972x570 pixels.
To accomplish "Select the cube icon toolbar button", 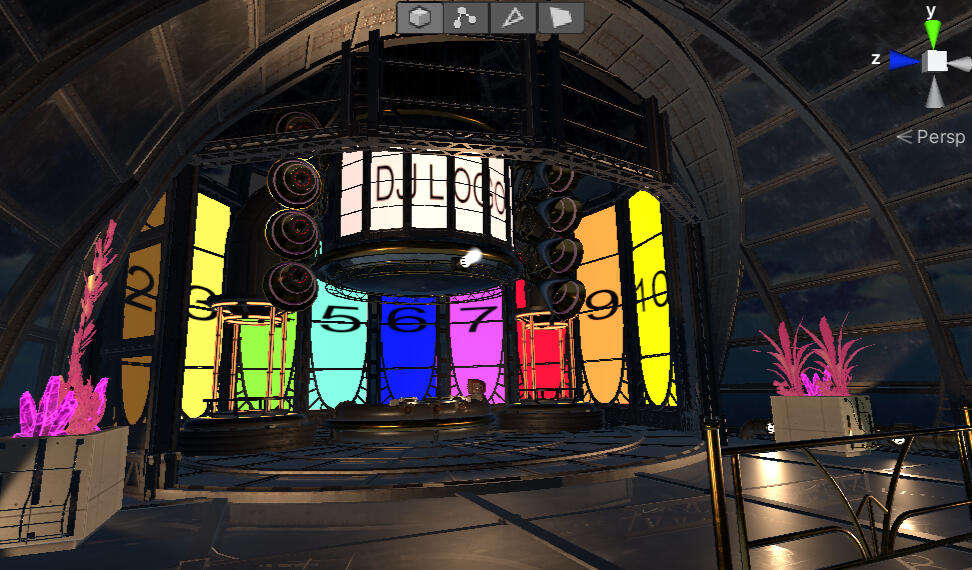I will click(421, 17).
